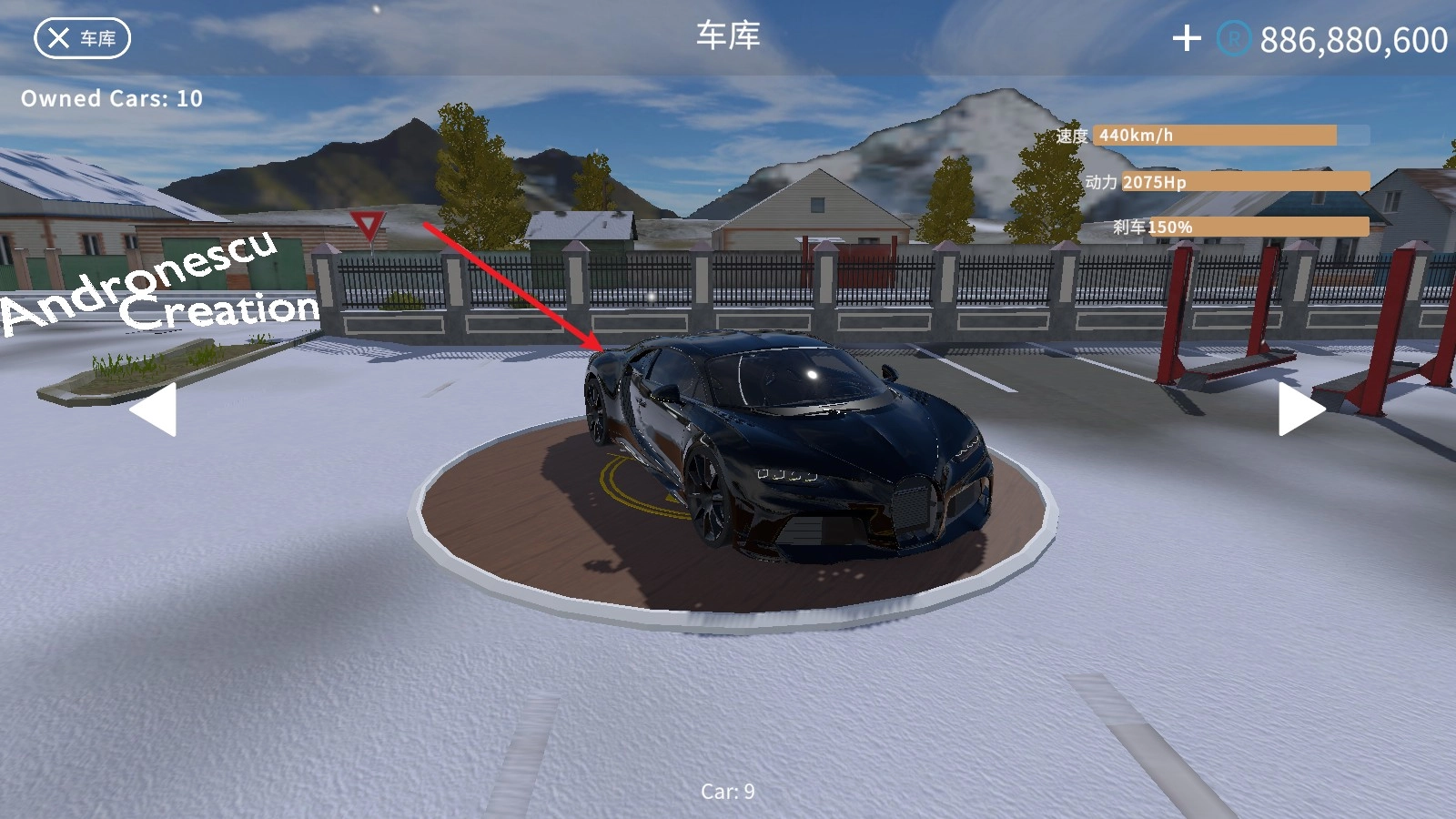Click the 车库 garage title header
Screen dimensions: 1456x819
click(728, 36)
